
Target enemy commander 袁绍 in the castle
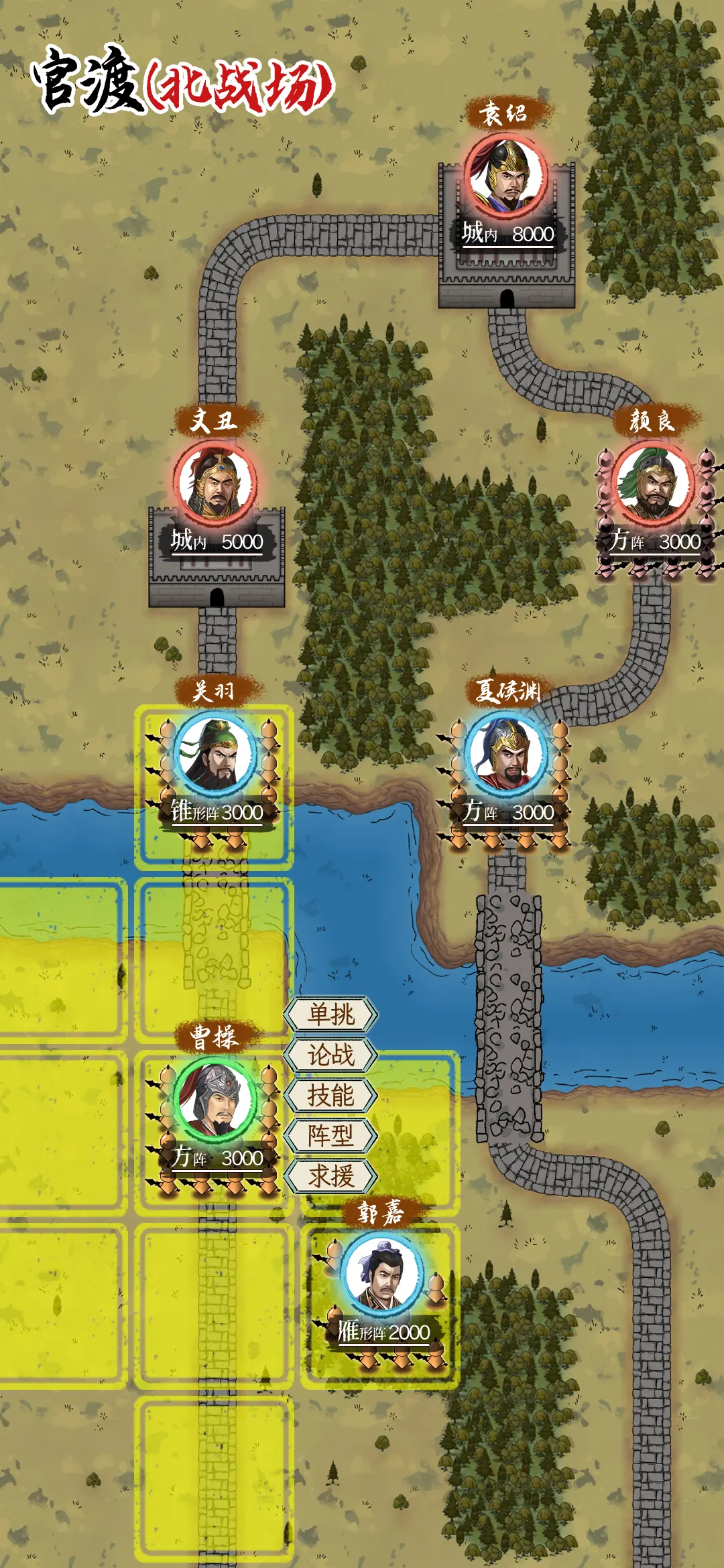click(x=507, y=176)
